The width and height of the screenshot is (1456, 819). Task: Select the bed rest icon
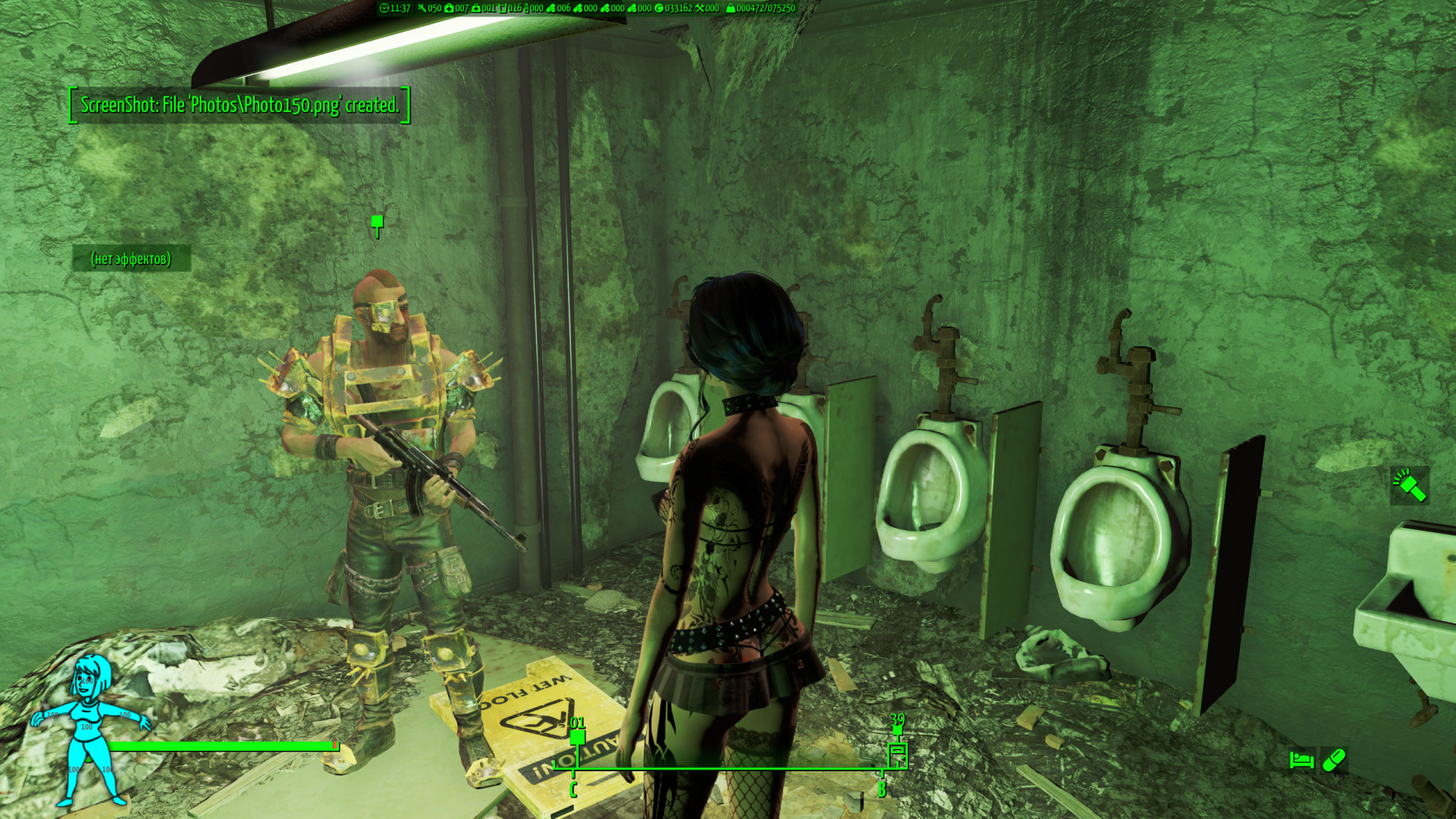(1301, 759)
